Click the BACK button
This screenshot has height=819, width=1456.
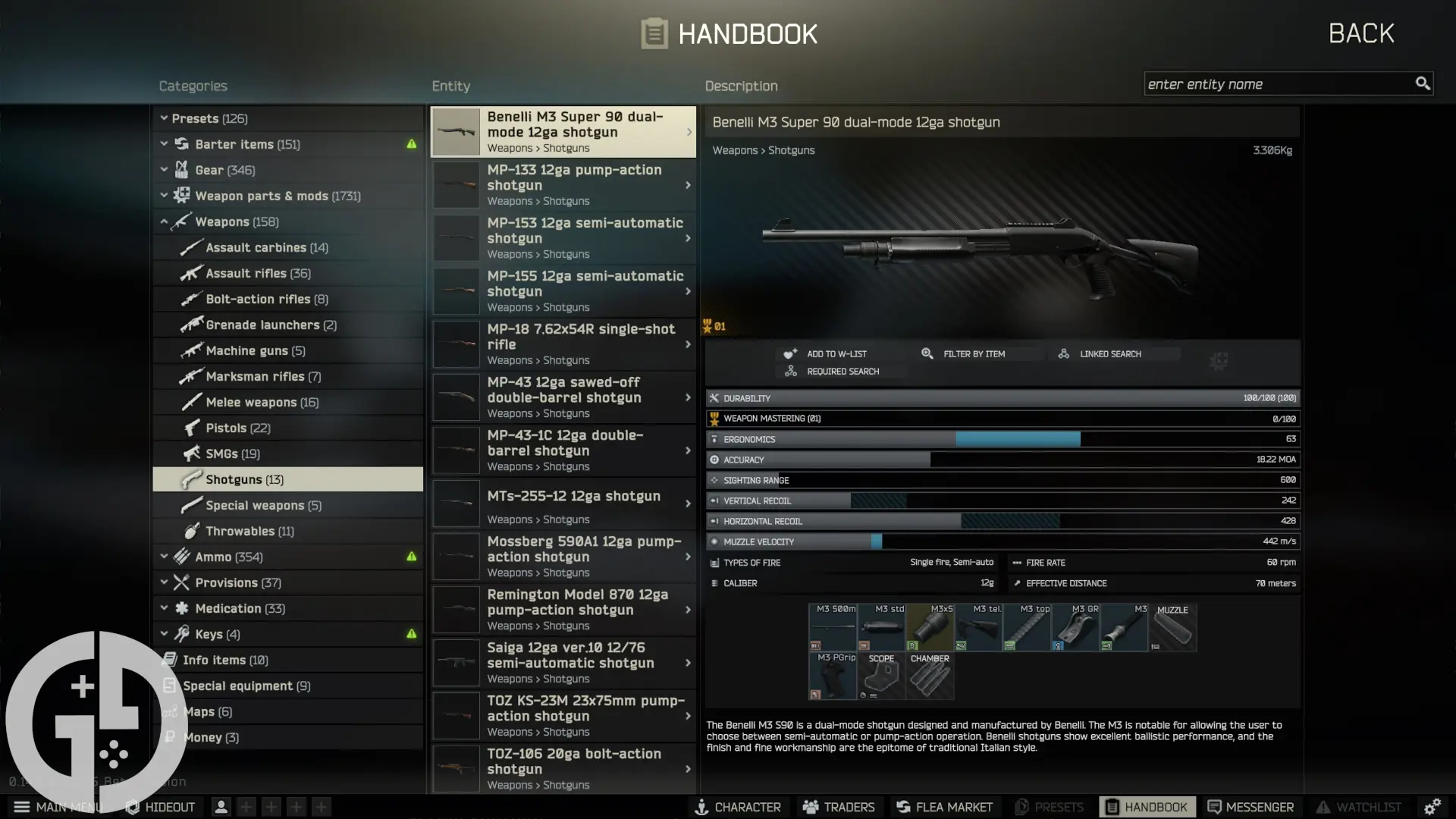pos(1360,33)
